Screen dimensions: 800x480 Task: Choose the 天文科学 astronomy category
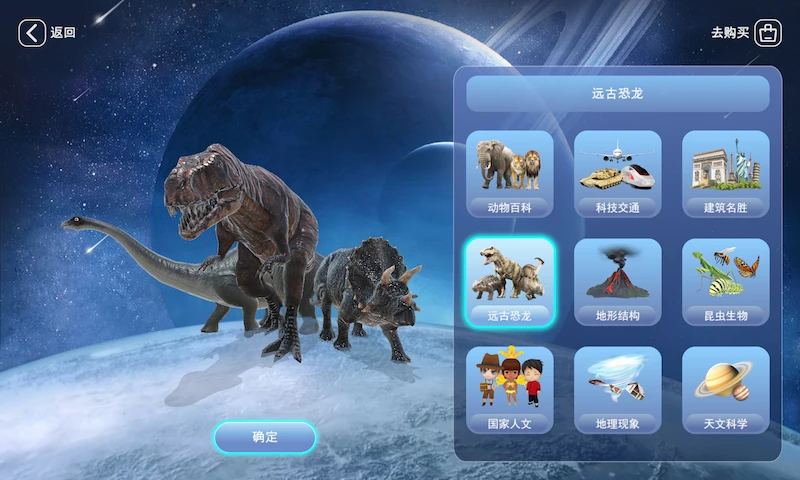tap(725, 391)
